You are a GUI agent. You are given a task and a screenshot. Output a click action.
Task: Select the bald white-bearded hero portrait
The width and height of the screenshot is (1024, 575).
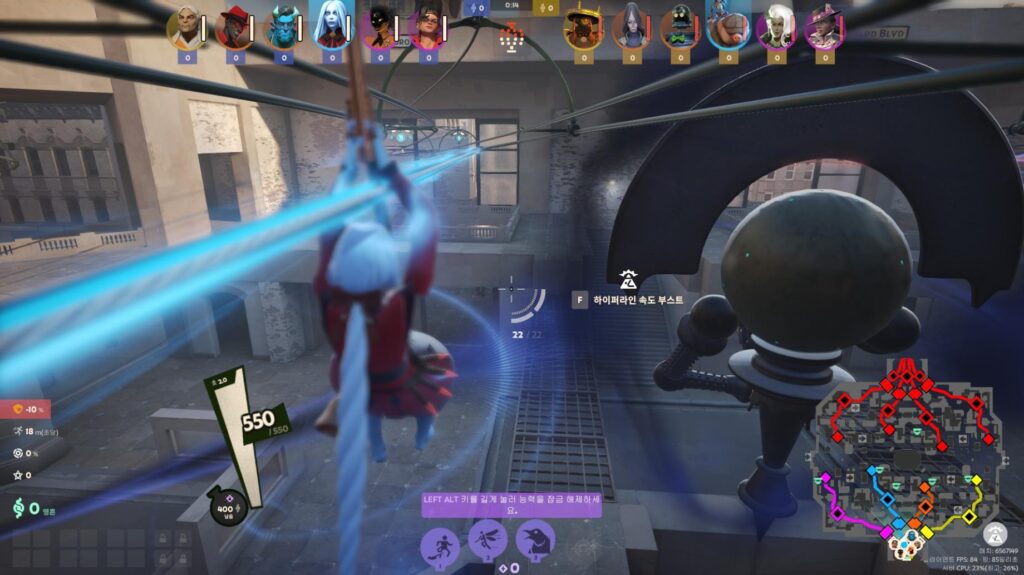coord(187,27)
